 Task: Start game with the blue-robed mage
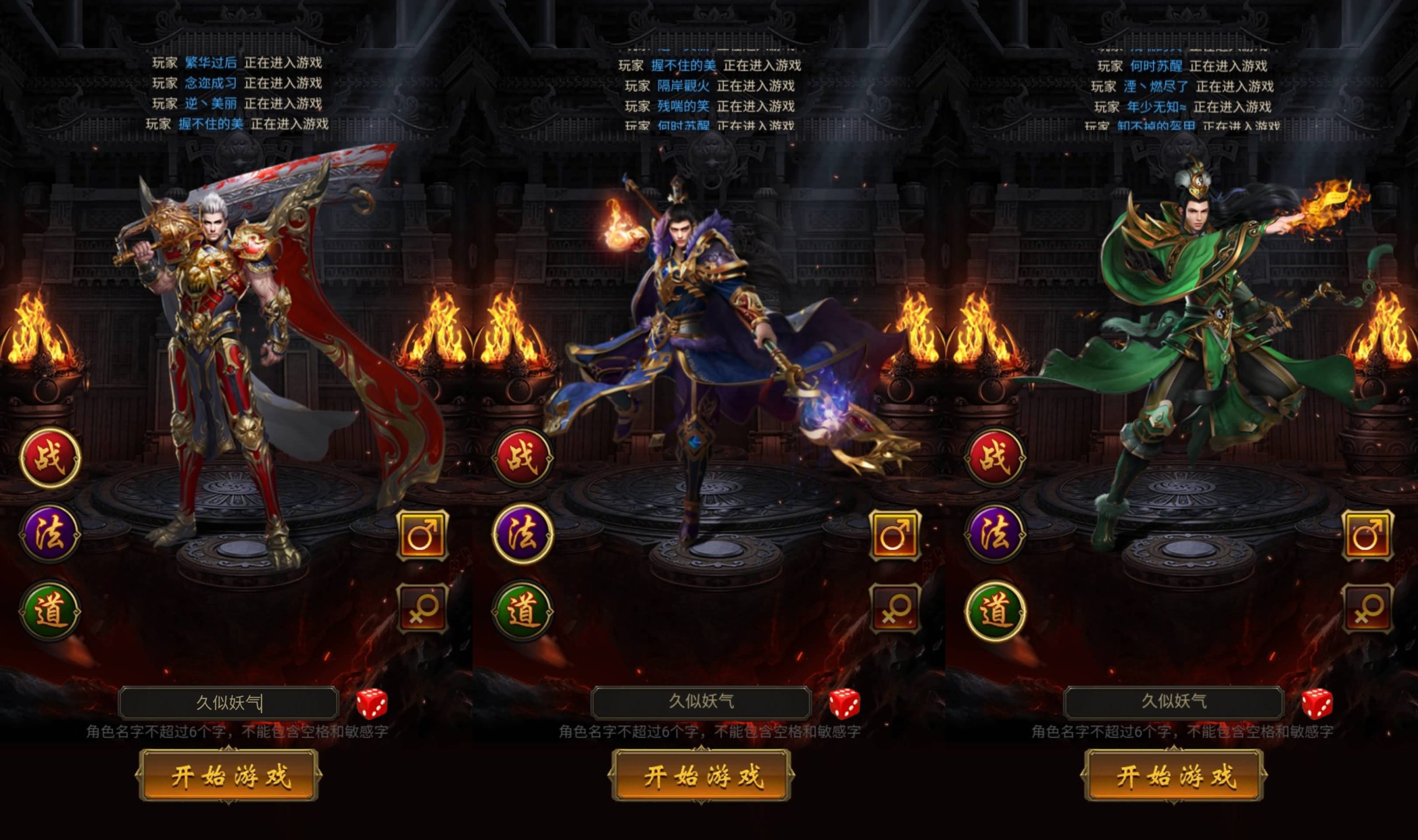701,775
